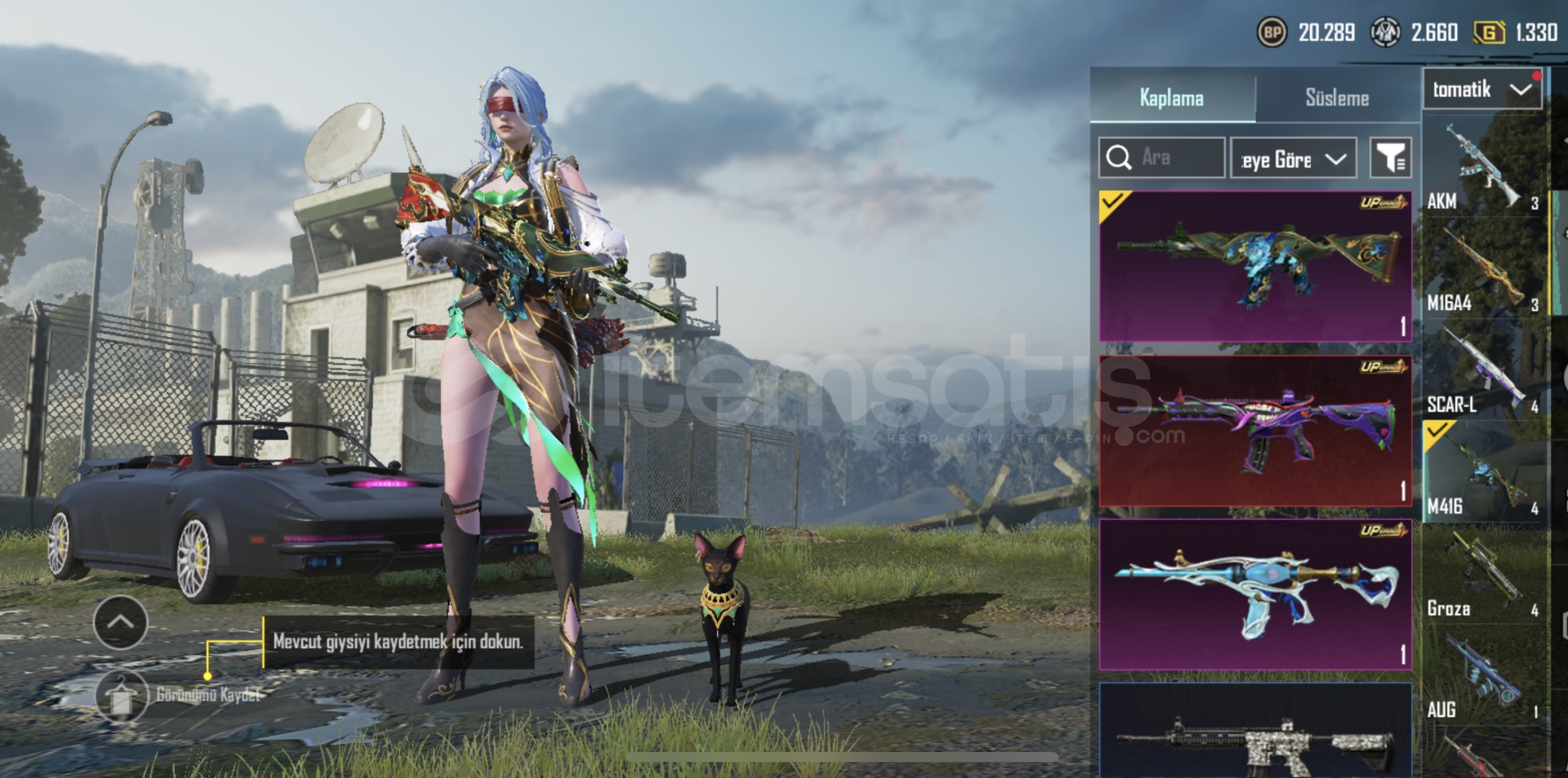1568x778 pixels.
Task: Open the filter funnel button
Action: click(1390, 158)
